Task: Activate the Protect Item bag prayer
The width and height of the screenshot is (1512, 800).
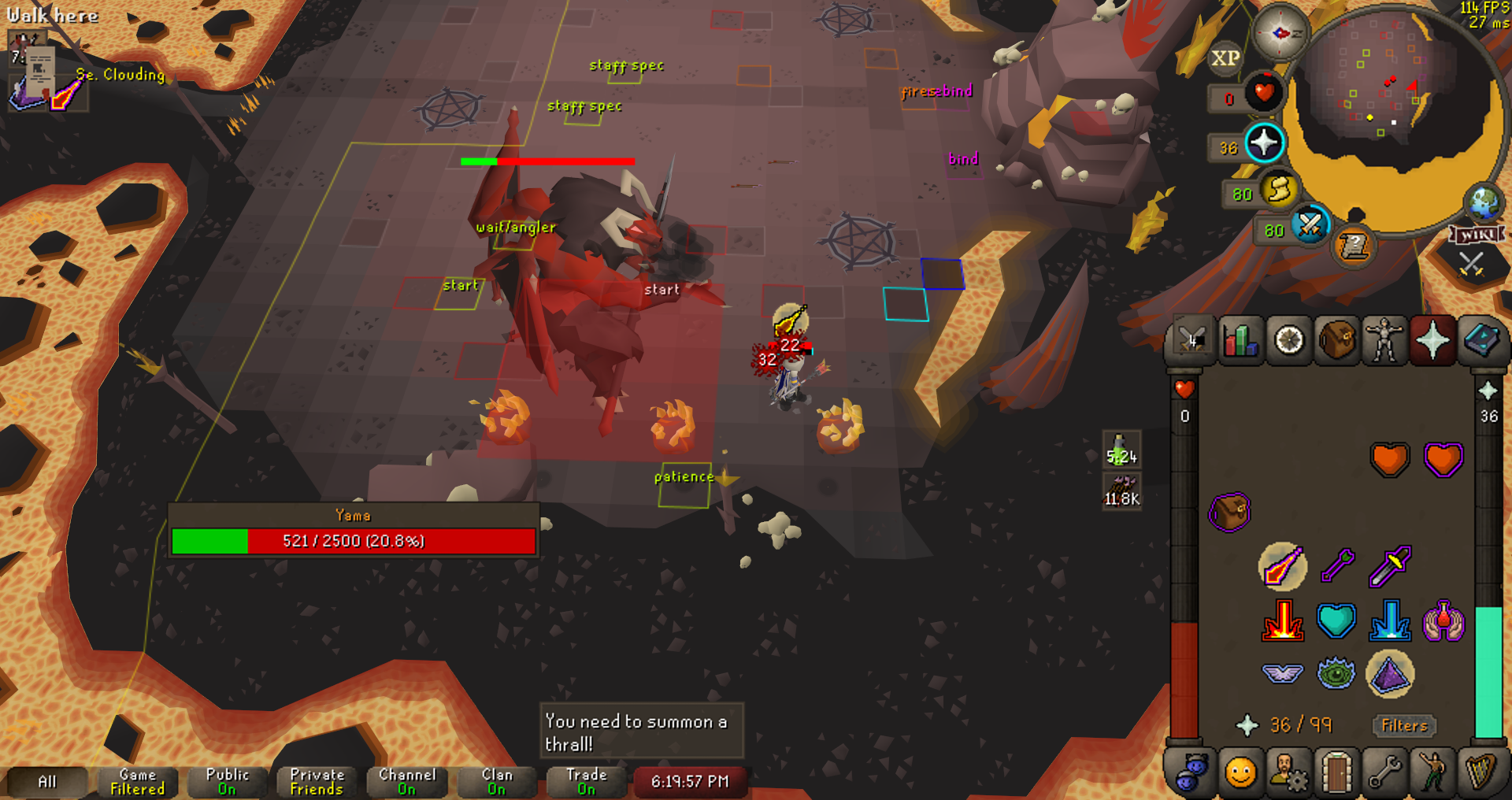Action: coord(1229,513)
